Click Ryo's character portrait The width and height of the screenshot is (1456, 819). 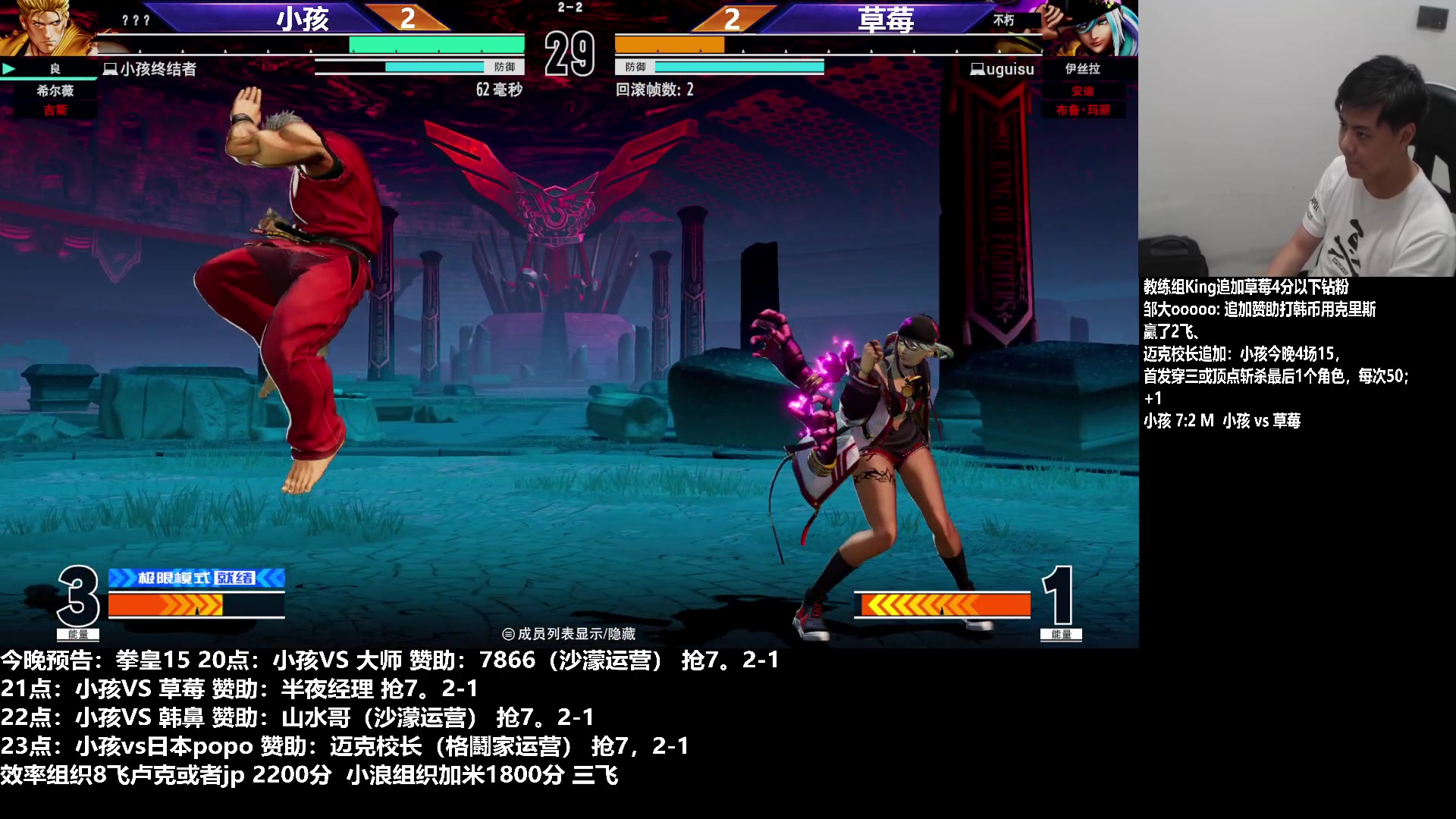click(x=45, y=27)
